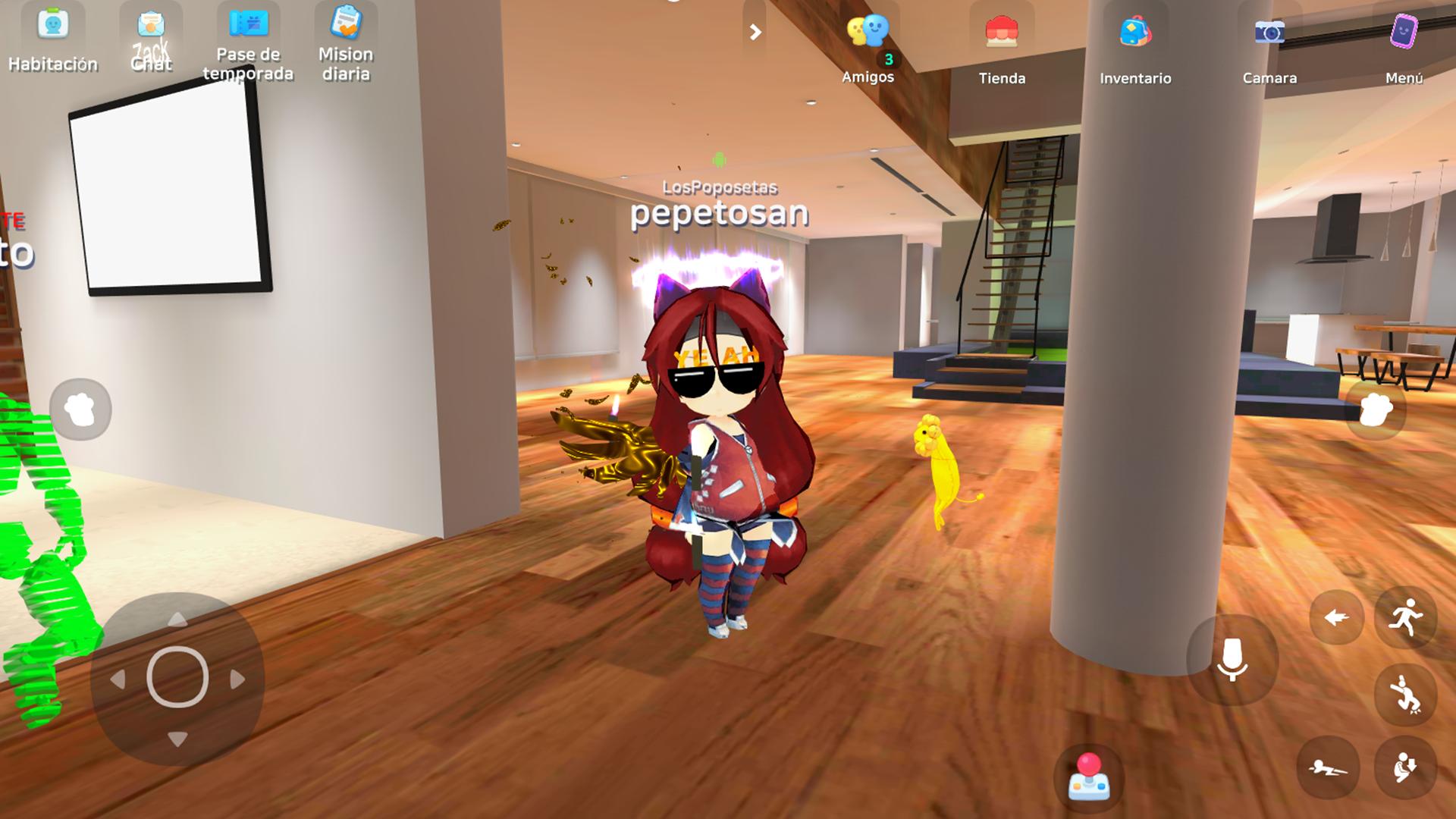Open the Habitación room menu
The width and height of the screenshot is (1456, 819).
(x=52, y=38)
